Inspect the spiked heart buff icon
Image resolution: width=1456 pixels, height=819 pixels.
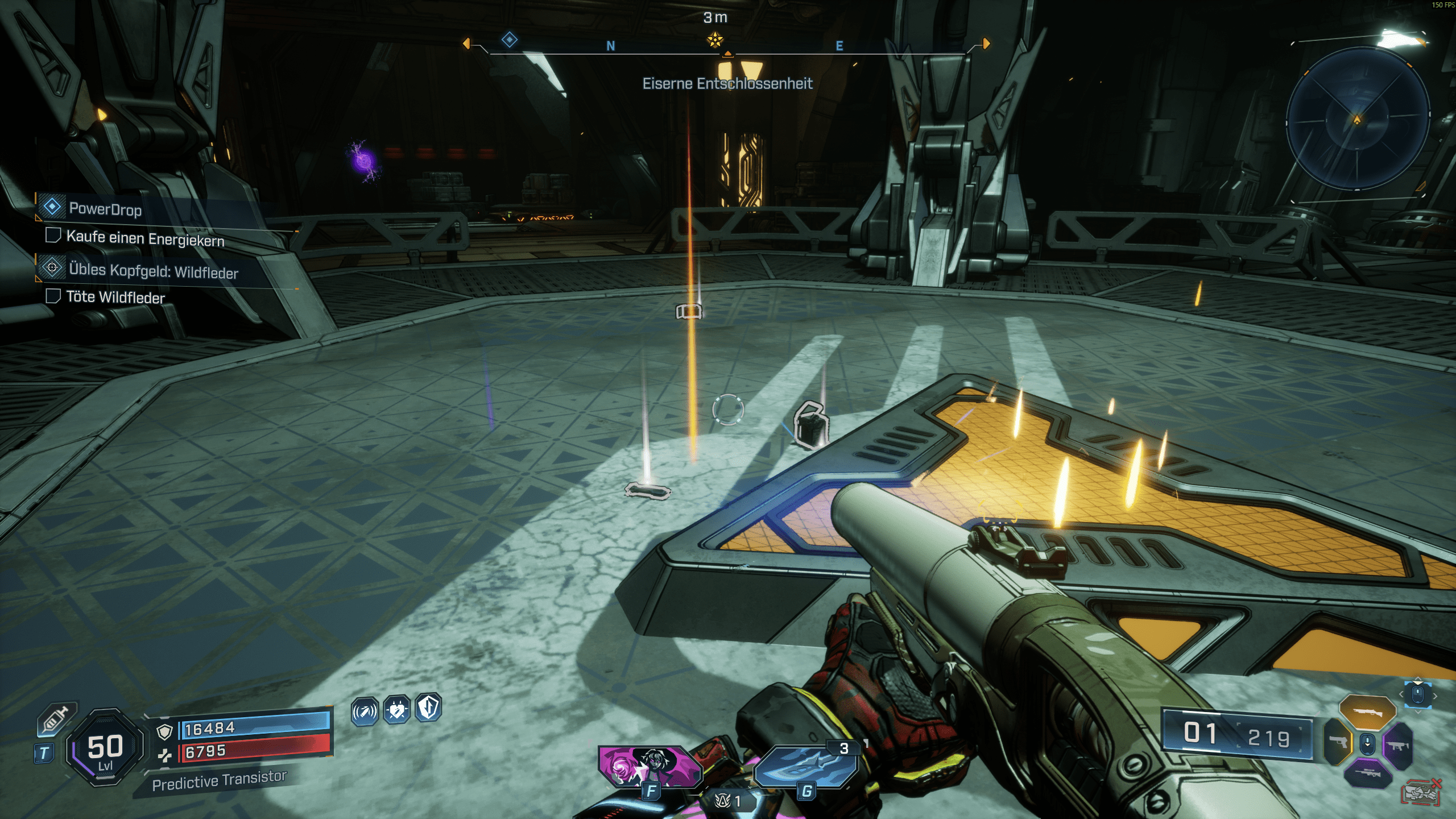(x=396, y=710)
